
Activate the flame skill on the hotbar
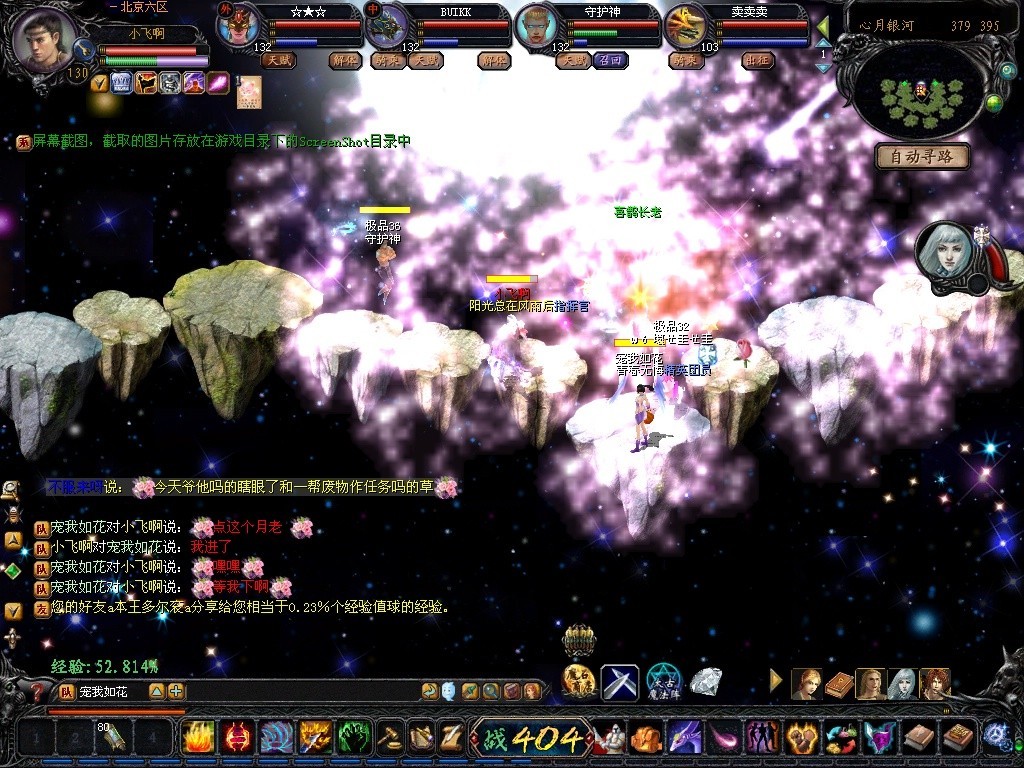(x=198, y=738)
